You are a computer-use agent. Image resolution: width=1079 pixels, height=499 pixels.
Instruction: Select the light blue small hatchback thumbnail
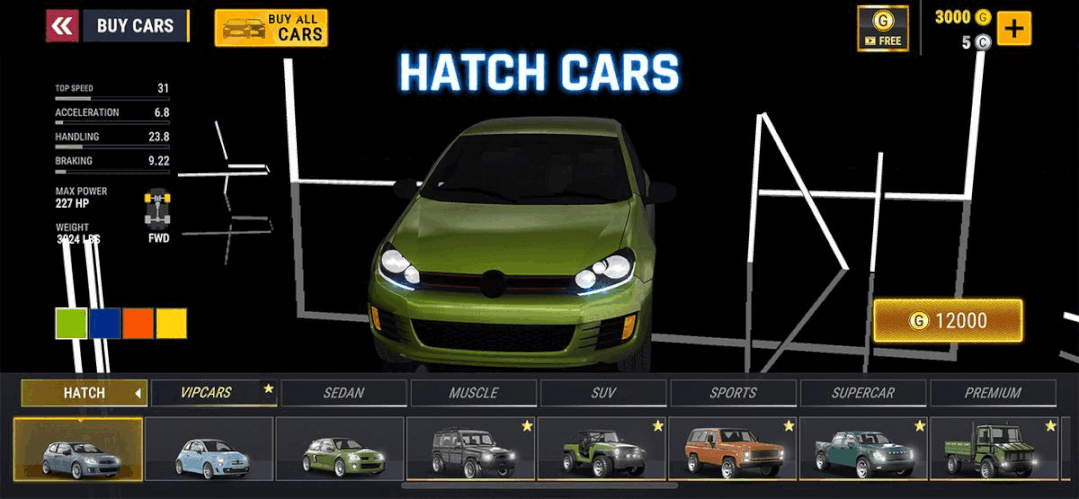click(x=209, y=450)
